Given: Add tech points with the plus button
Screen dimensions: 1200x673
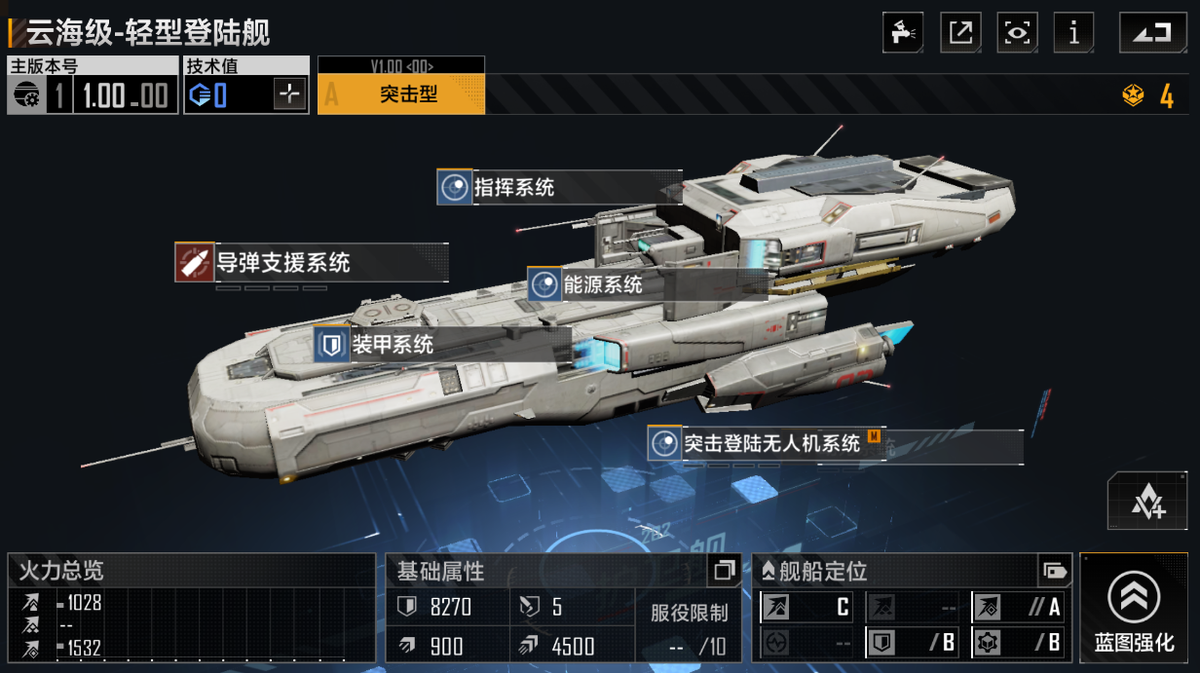Looking at the screenshot, I should 290,96.
